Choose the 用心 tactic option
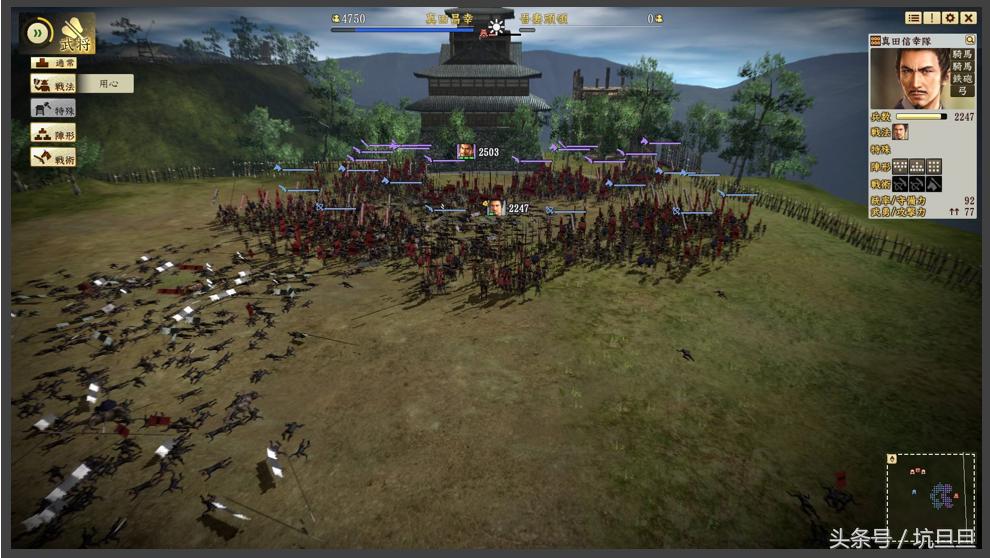The image size is (990, 558). point(106,85)
